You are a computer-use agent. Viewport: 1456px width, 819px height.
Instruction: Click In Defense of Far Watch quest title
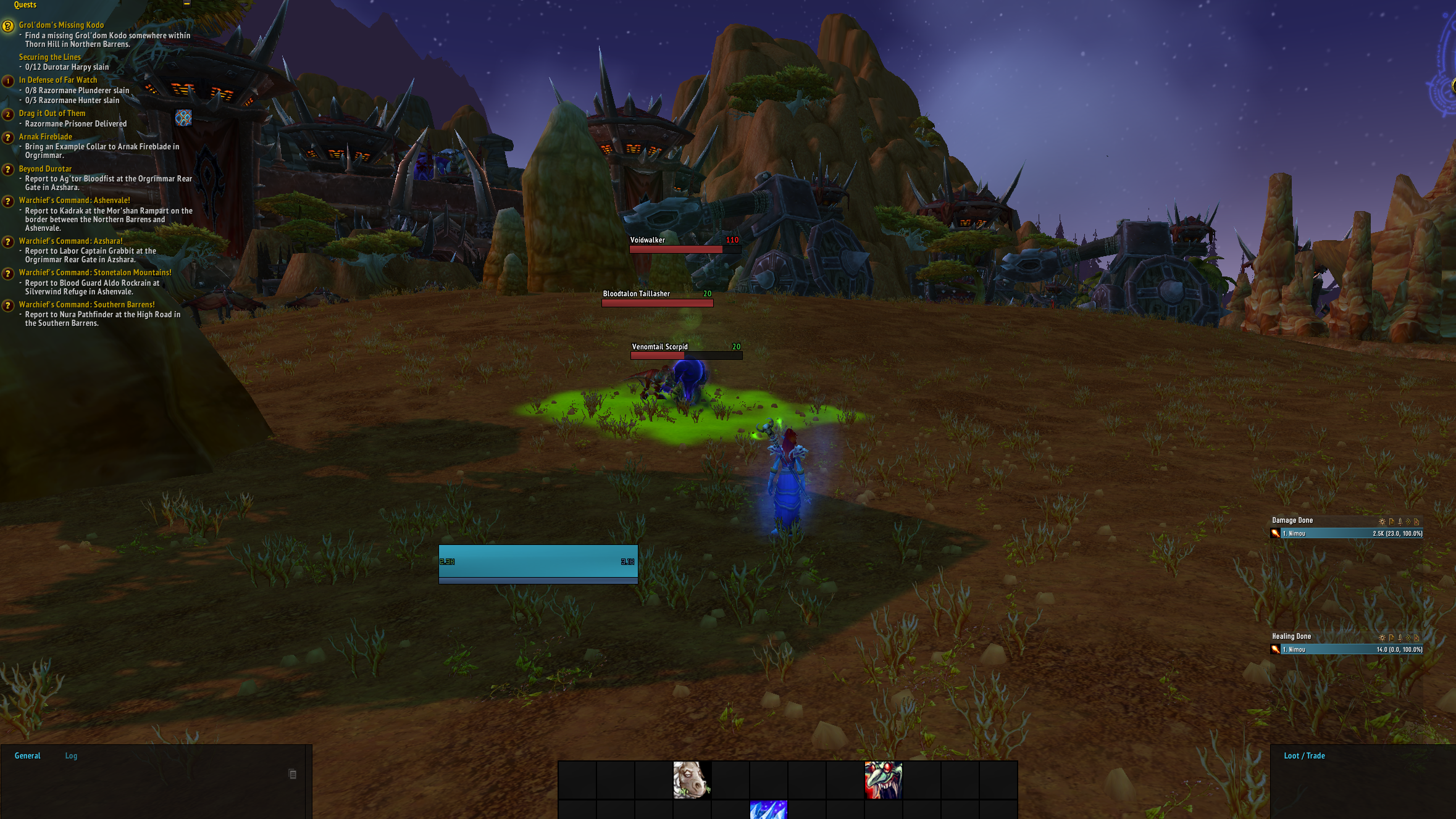[57, 80]
